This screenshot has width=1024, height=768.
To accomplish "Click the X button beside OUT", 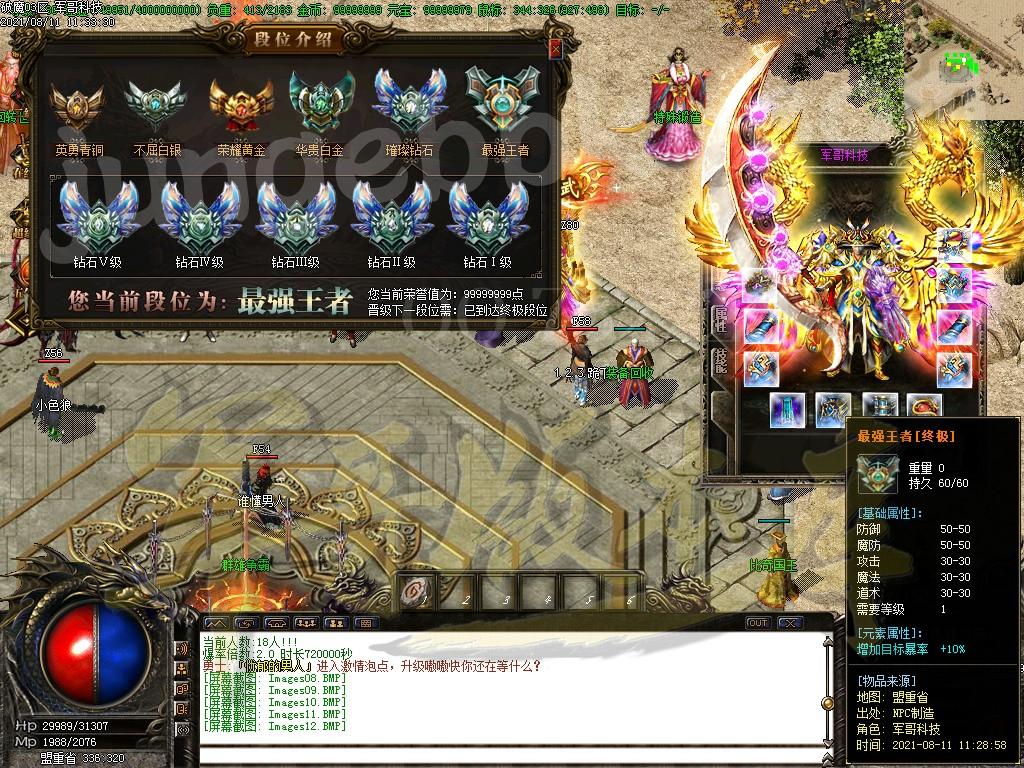I will tap(790, 623).
